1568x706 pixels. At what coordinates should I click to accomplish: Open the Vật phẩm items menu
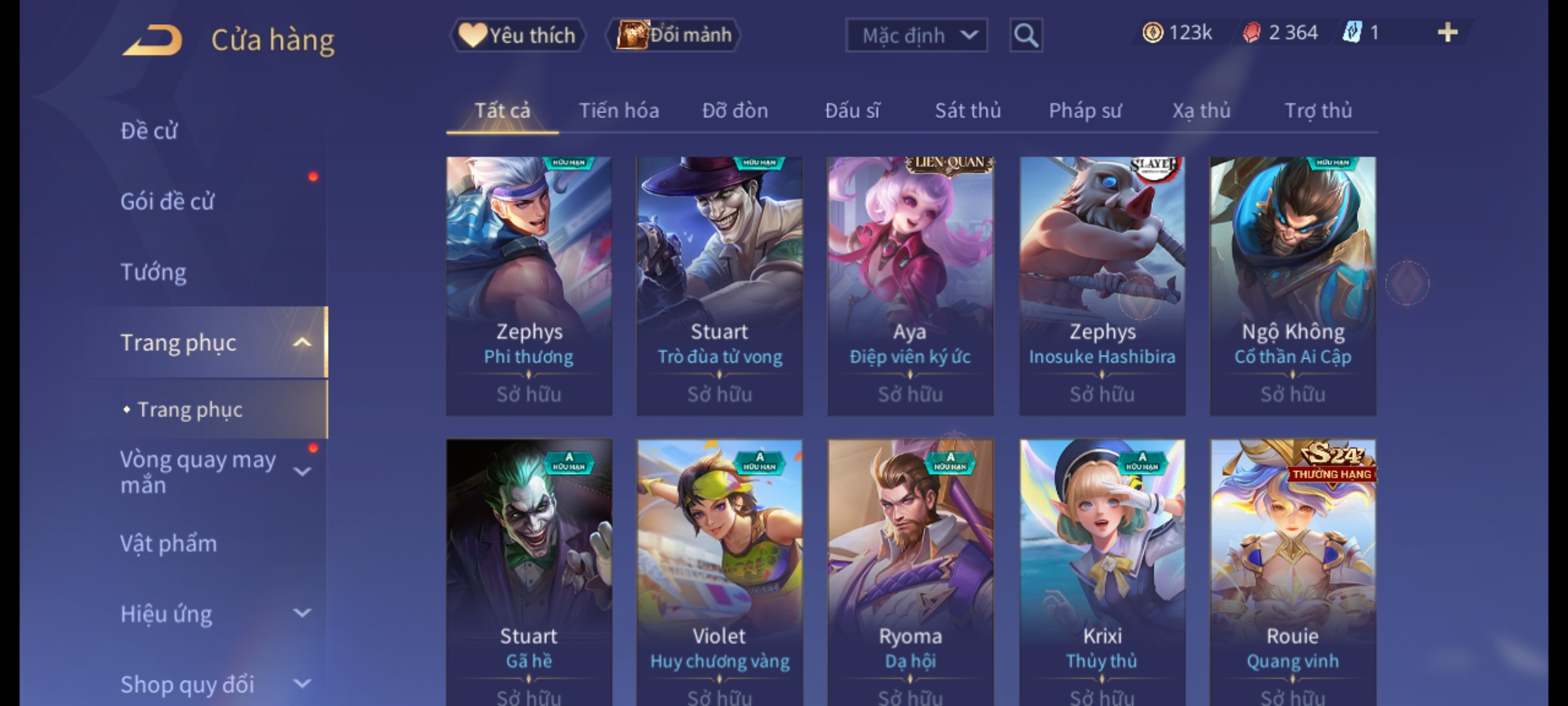click(169, 544)
